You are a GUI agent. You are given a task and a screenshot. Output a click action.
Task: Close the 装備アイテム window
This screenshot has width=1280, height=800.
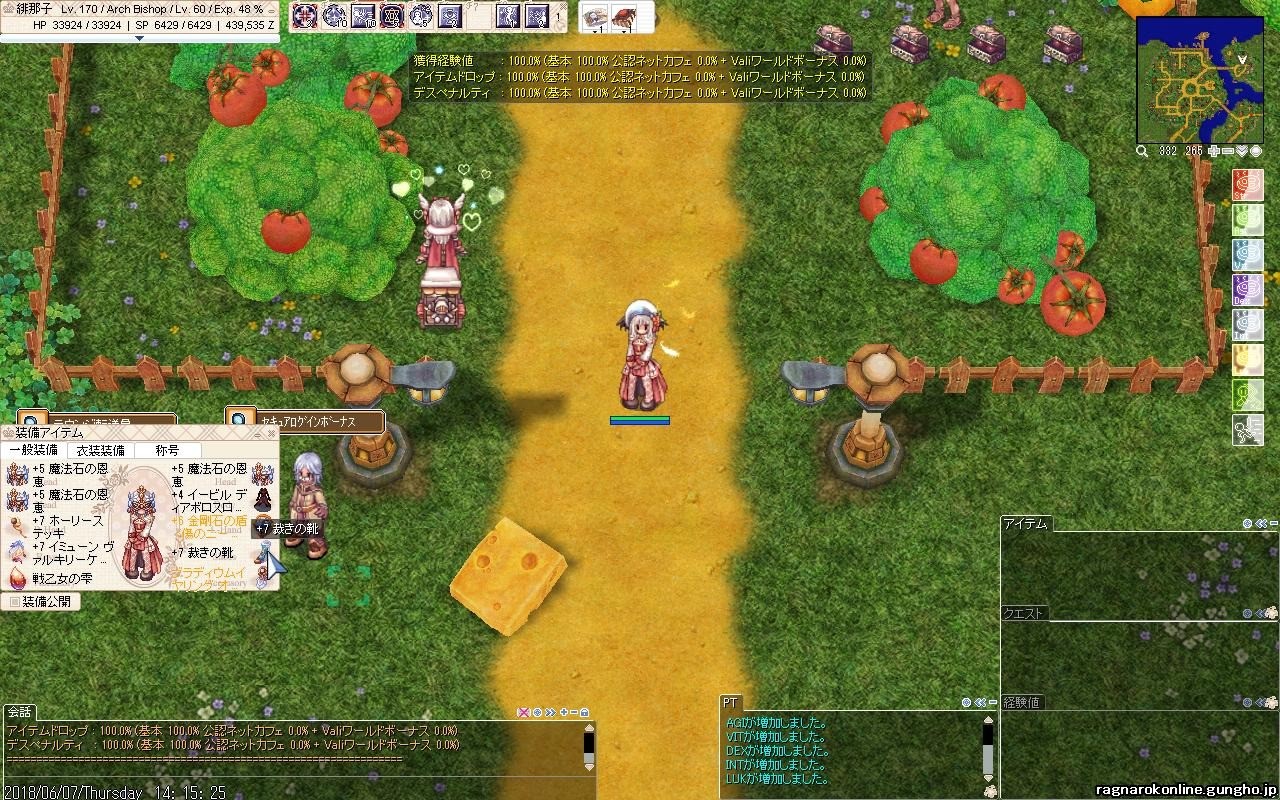pyautogui.click(x=272, y=433)
